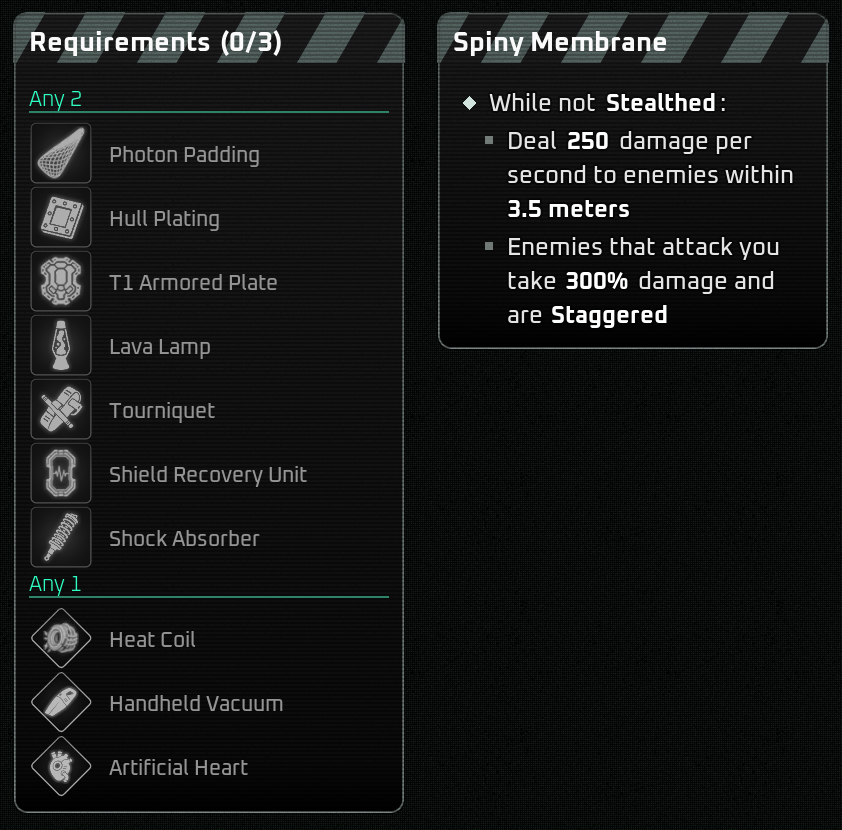Choose the Artificial Heart entry
842x830 pixels.
point(178,768)
